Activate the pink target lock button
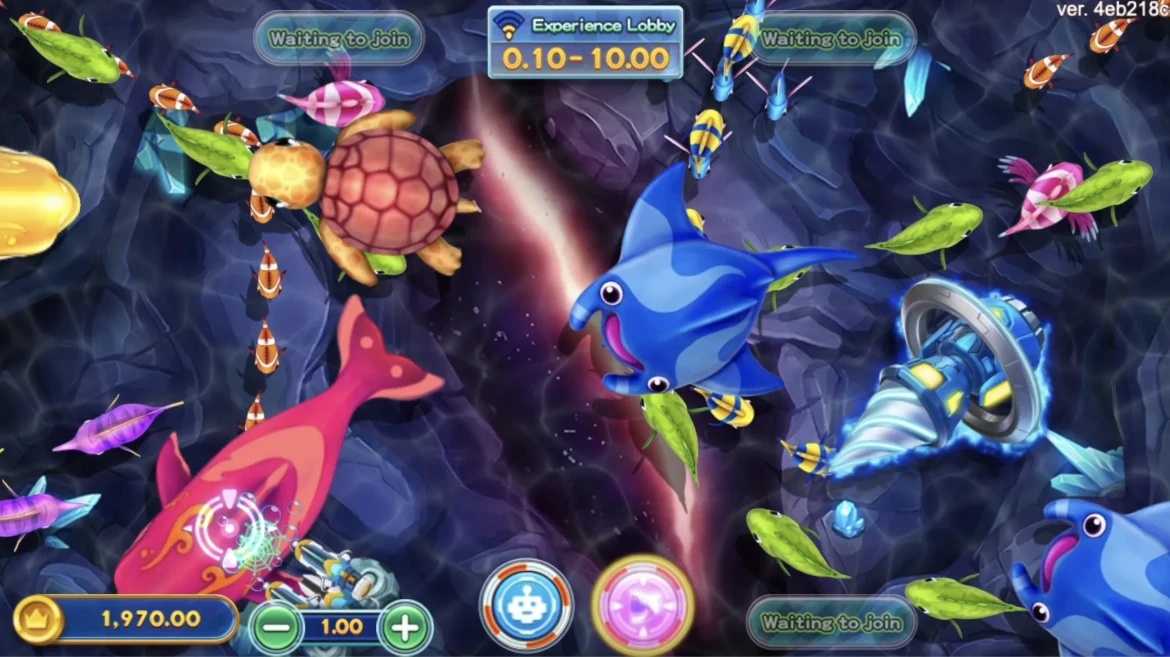 pyautogui.click(x=643, y=605)
